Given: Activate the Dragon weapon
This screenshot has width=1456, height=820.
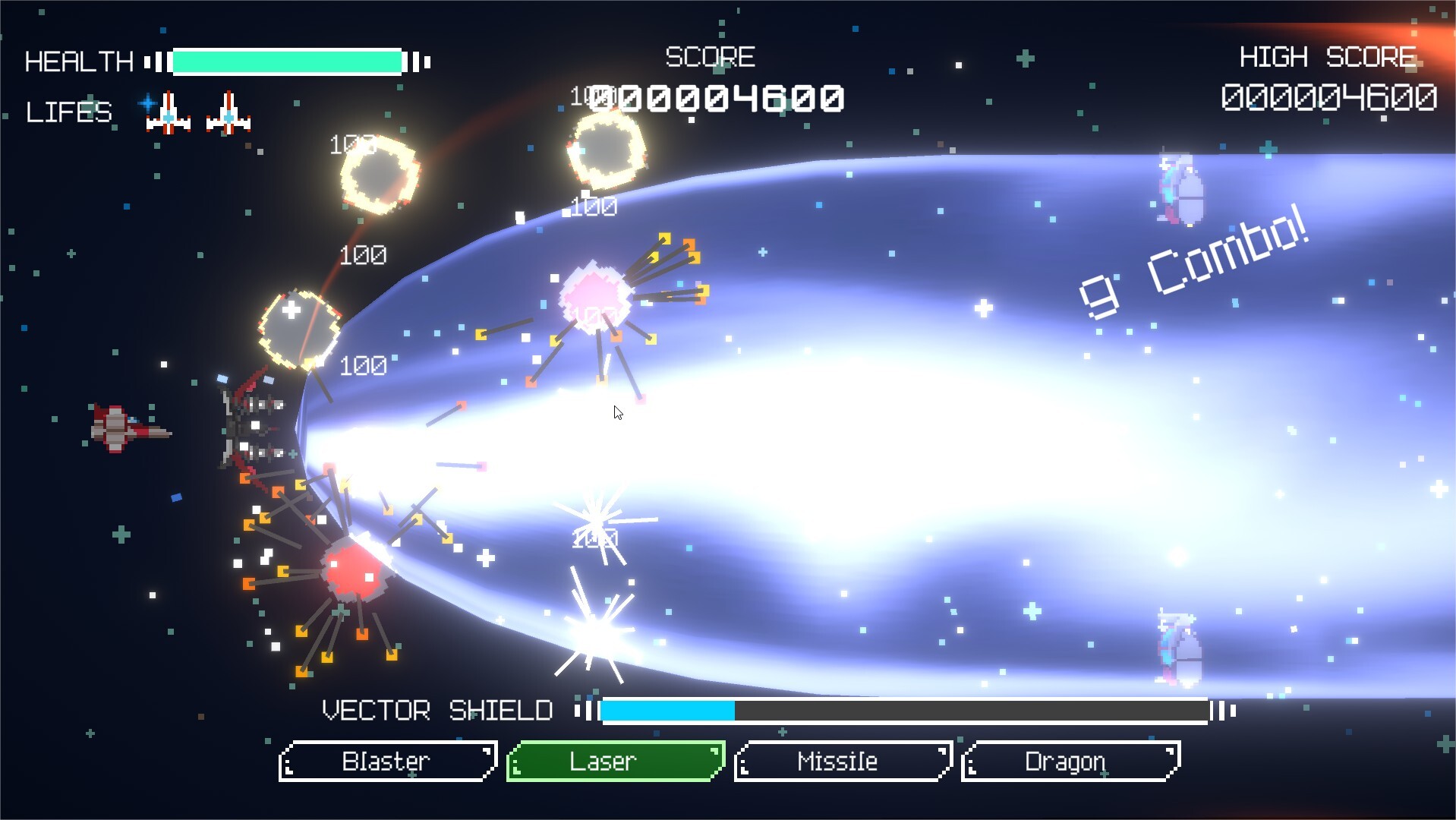Looking at the screenshot, I should pos(1070,761).
